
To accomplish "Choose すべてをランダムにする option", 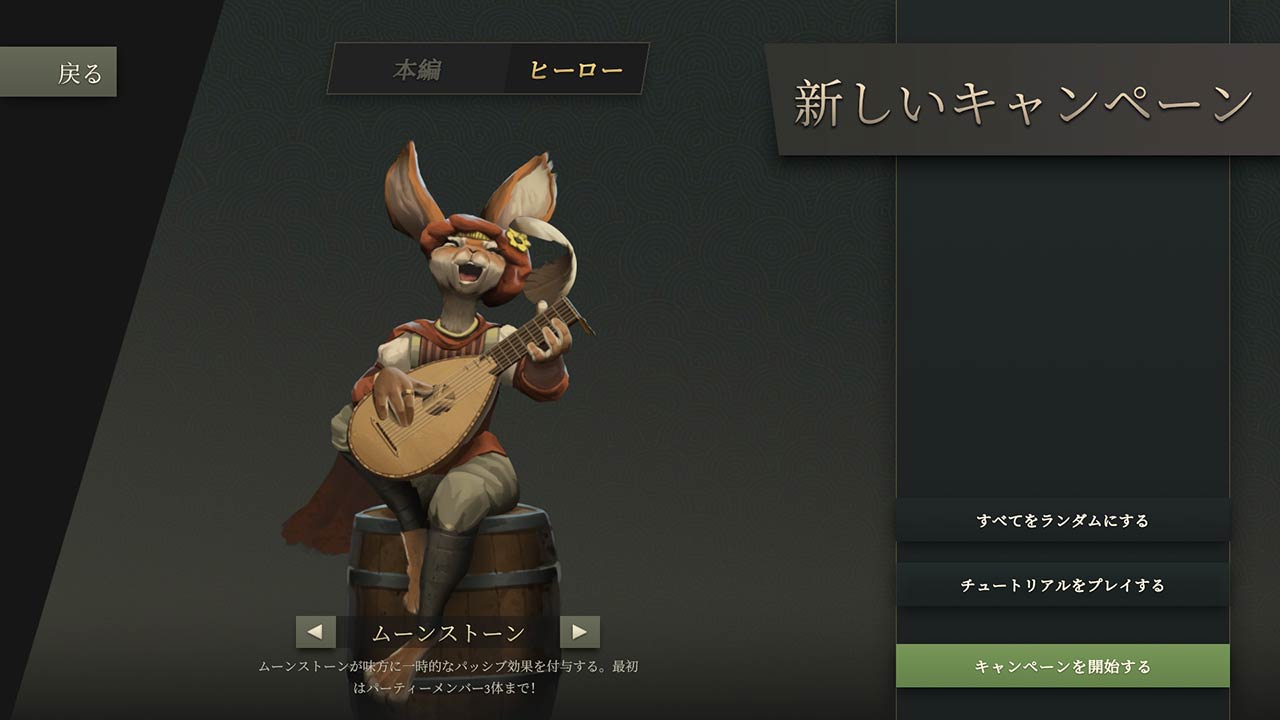I will click(x=1062, y=520).
